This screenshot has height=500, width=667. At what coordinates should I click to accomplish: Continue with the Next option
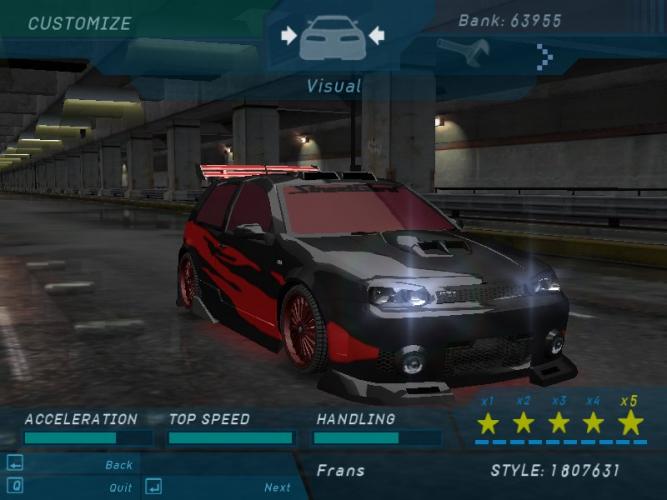click(277, 488)
